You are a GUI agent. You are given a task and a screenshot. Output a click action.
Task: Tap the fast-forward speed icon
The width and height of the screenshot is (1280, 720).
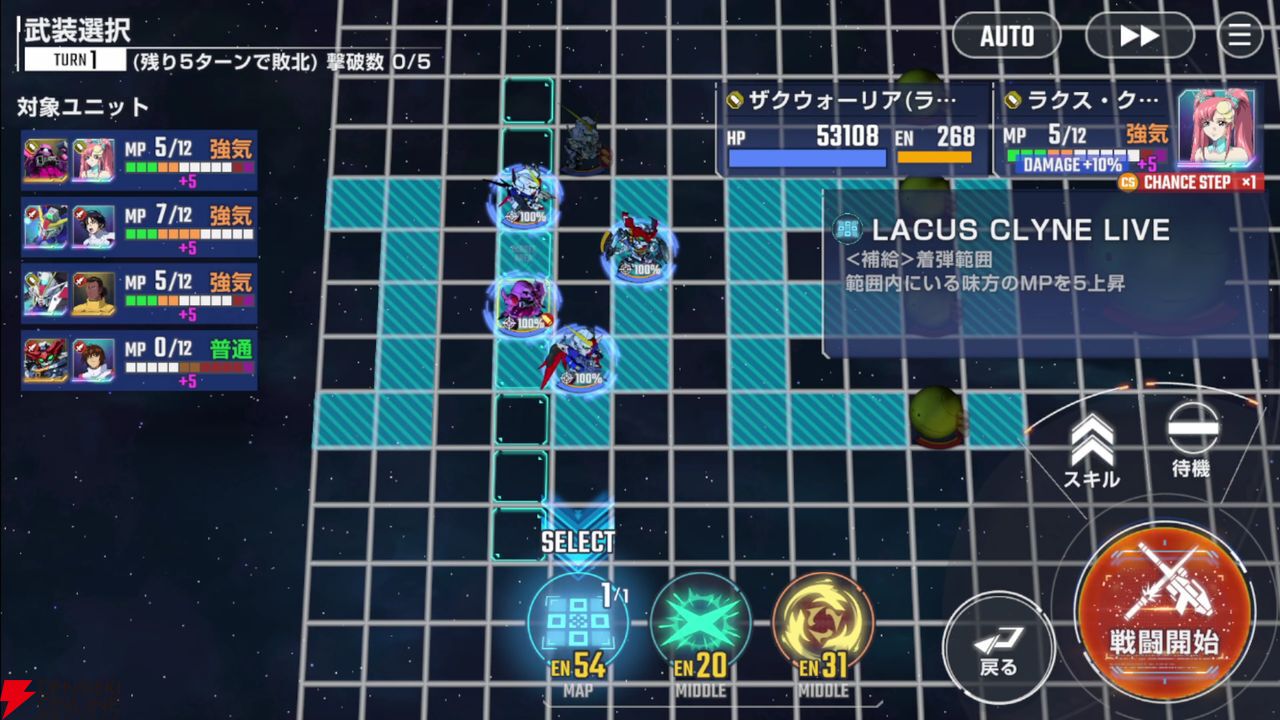pyautogui.click(x=1139, y=36)
